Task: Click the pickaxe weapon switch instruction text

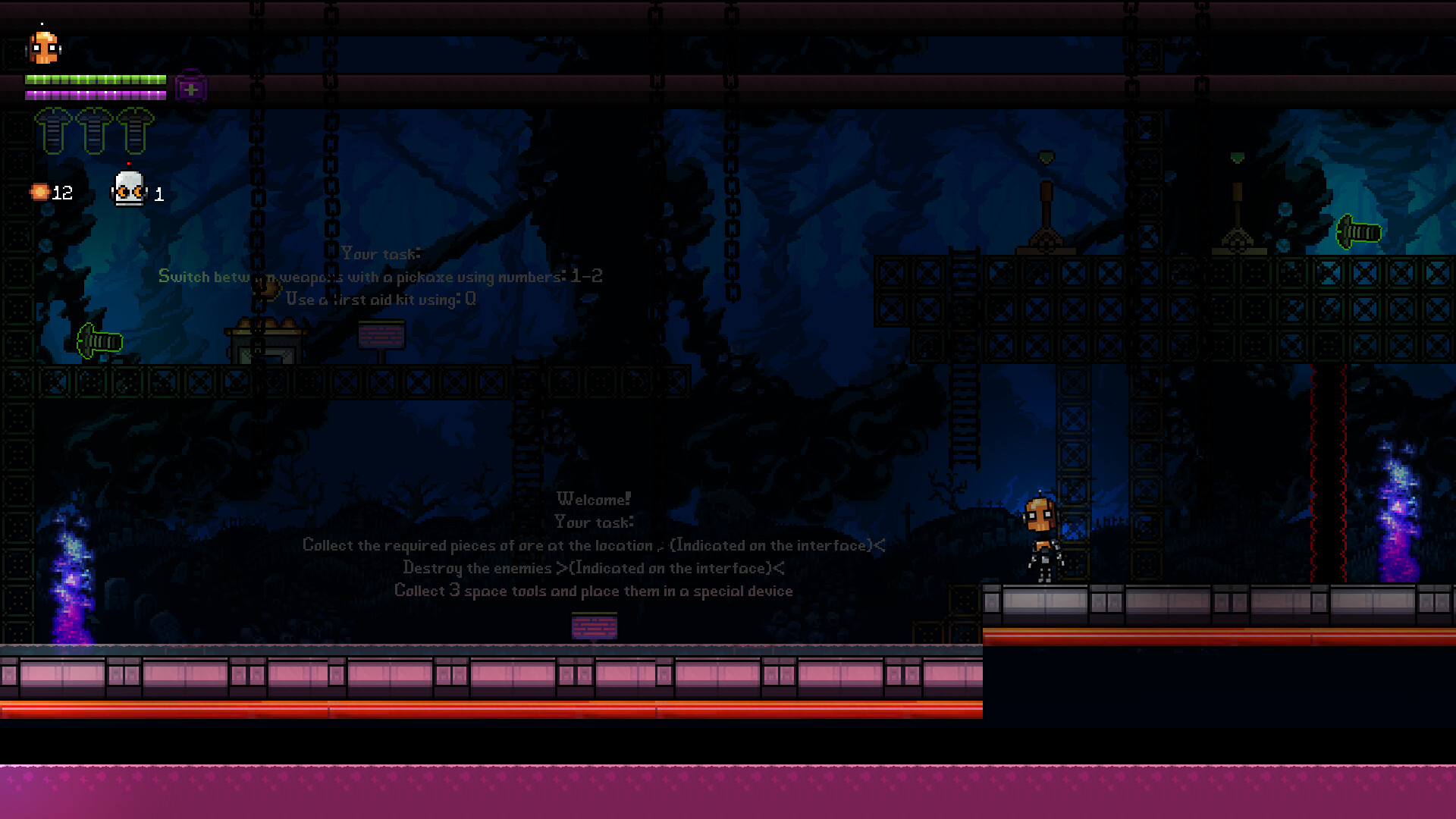Action: pyautogui.click(x=379, y=277)
